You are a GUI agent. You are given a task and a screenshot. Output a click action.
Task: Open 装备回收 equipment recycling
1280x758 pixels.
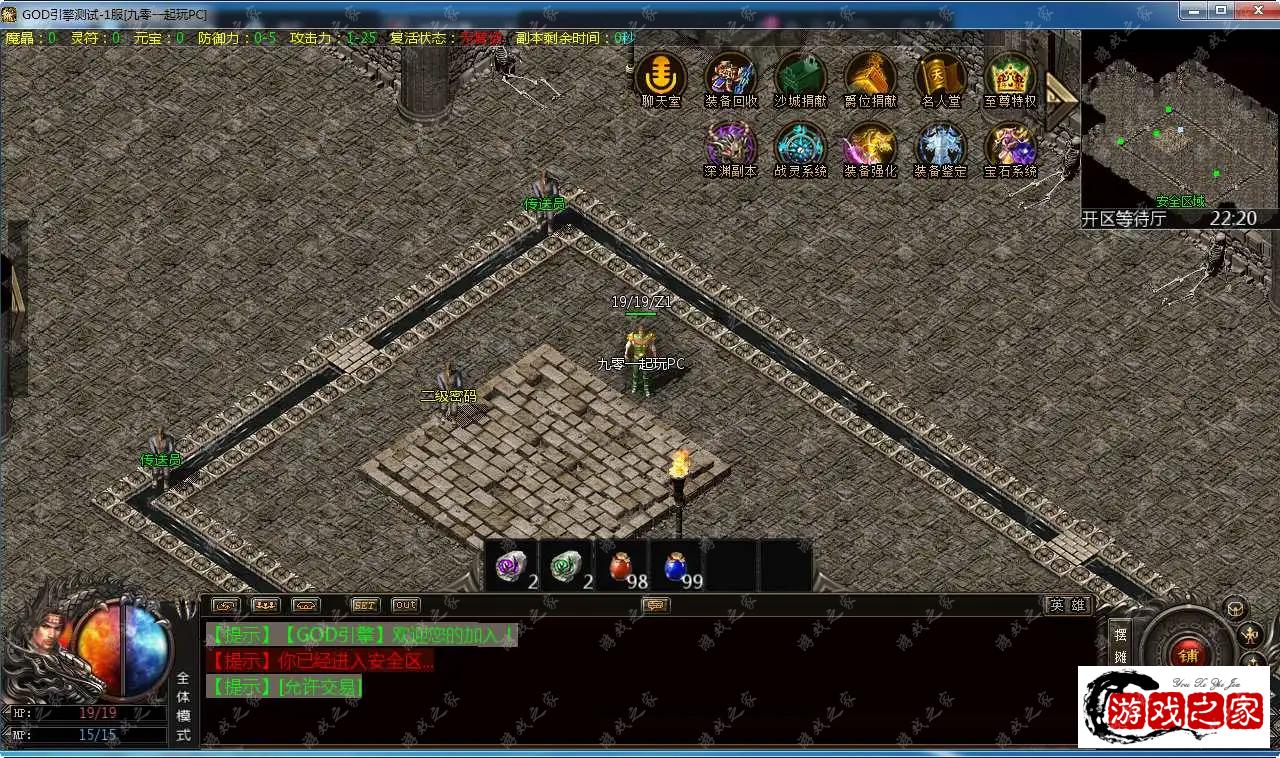click(x=730, y=76)
